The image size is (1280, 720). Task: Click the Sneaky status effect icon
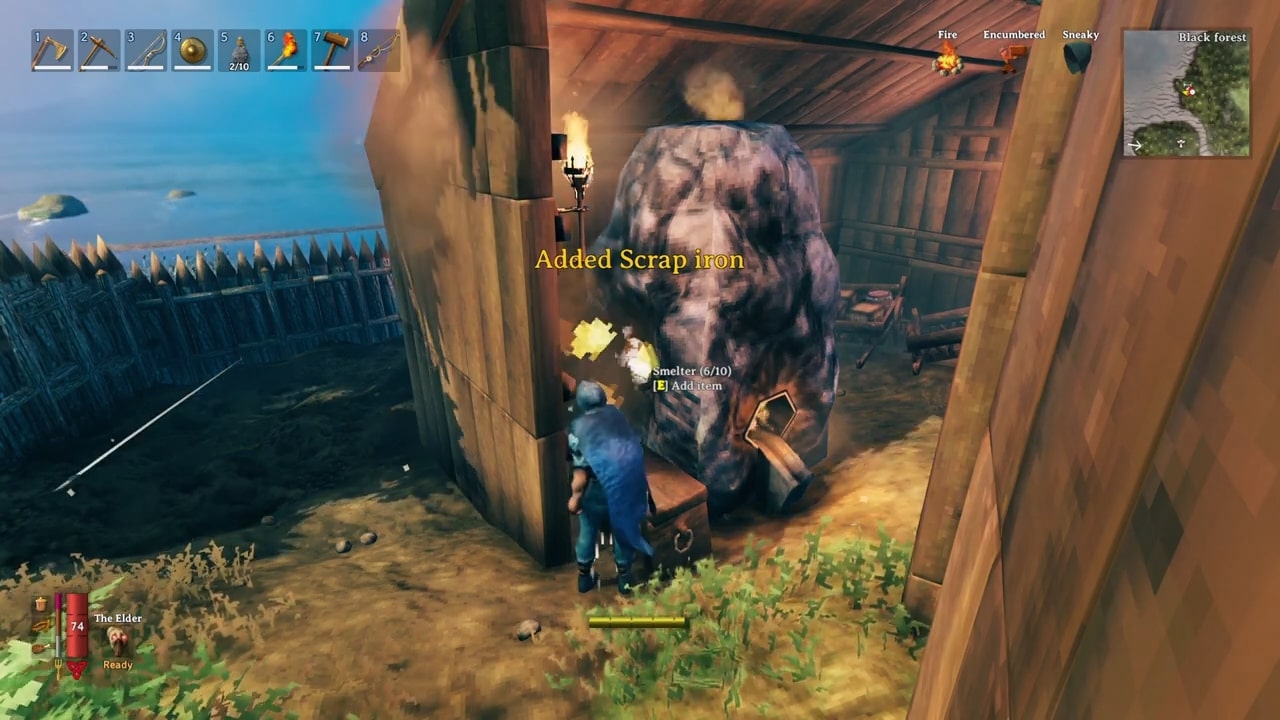[1077, 58]
